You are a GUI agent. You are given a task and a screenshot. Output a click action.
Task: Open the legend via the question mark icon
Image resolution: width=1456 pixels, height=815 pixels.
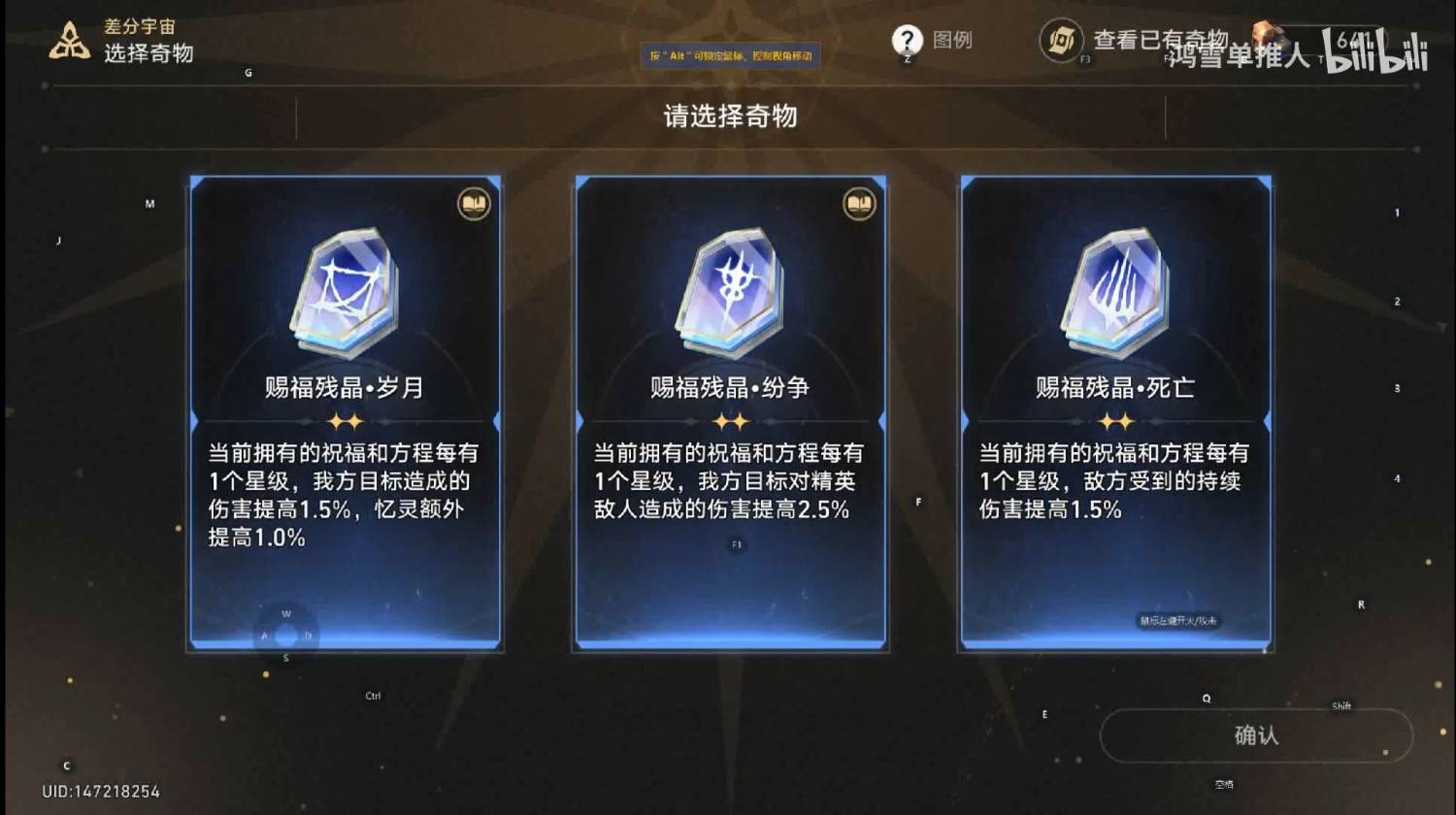point(907,41)
